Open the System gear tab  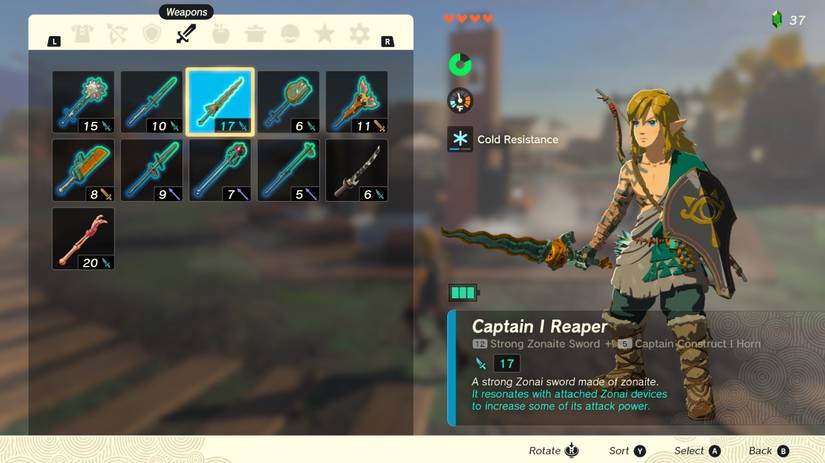coord(359,35)
